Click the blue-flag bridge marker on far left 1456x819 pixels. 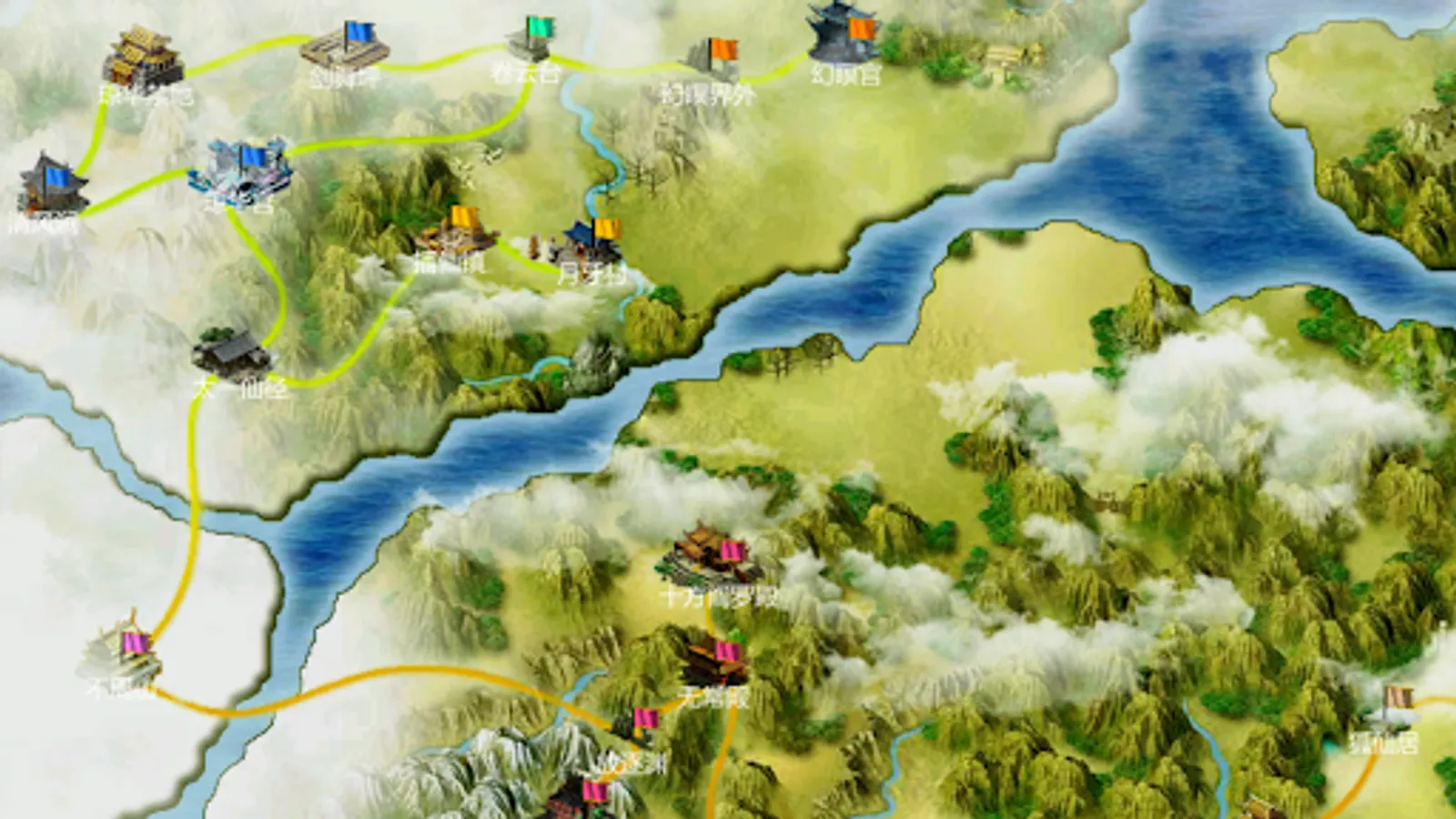50,182
